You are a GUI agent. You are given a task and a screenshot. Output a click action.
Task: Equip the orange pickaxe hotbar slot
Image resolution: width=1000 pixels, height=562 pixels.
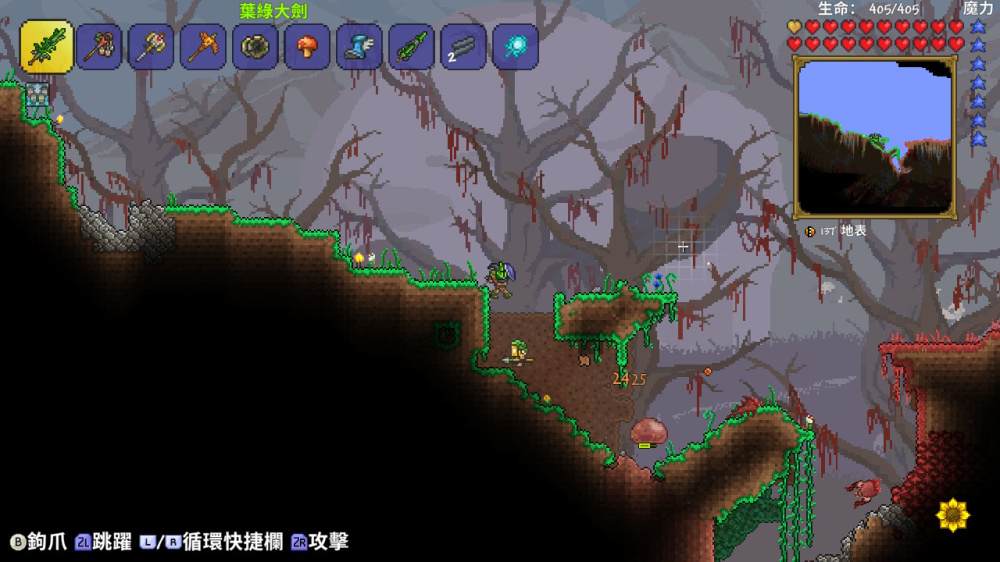tap(204, 47)
